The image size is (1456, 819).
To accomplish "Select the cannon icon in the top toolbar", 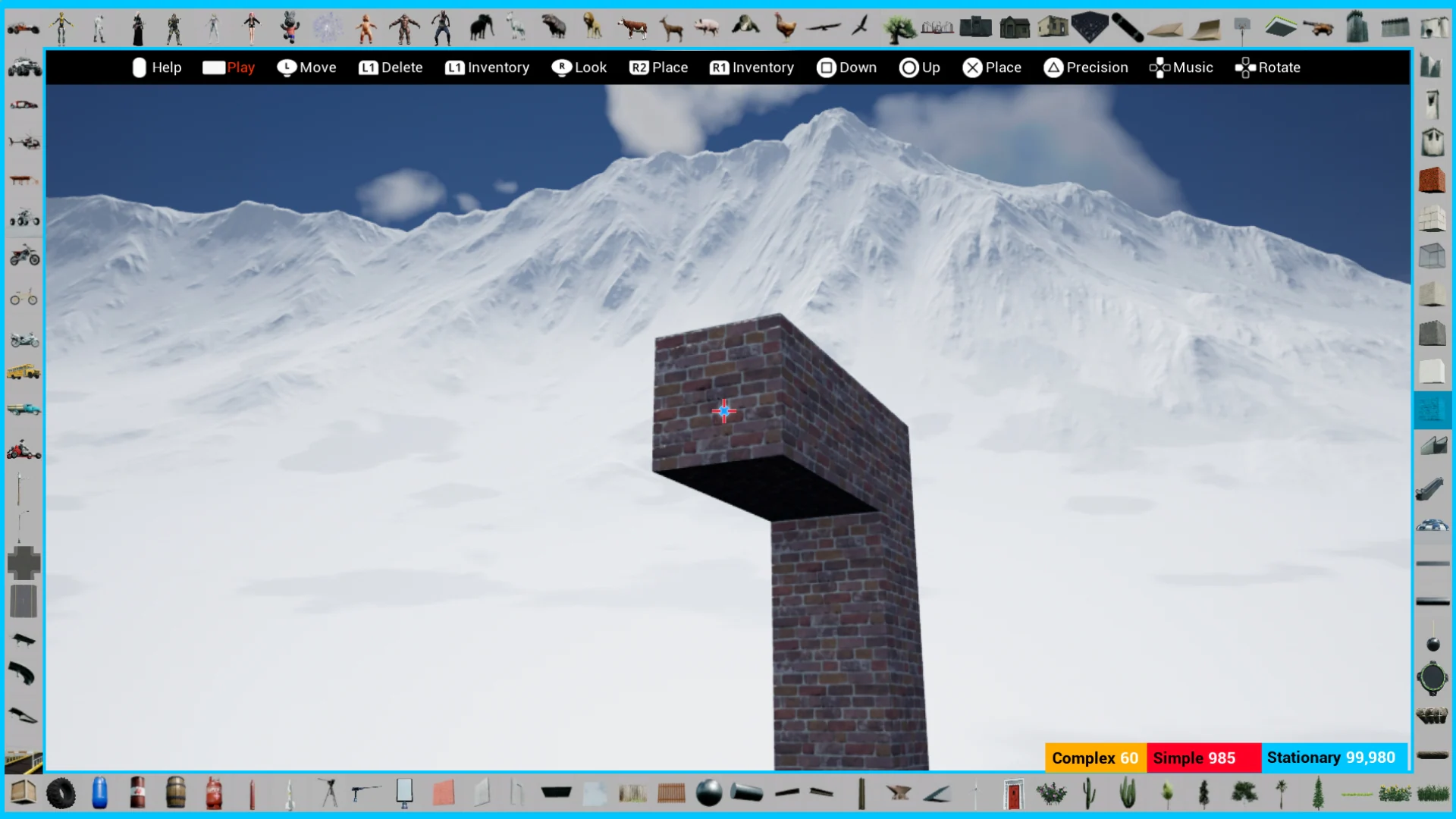I will click(x=1317, y=27).
